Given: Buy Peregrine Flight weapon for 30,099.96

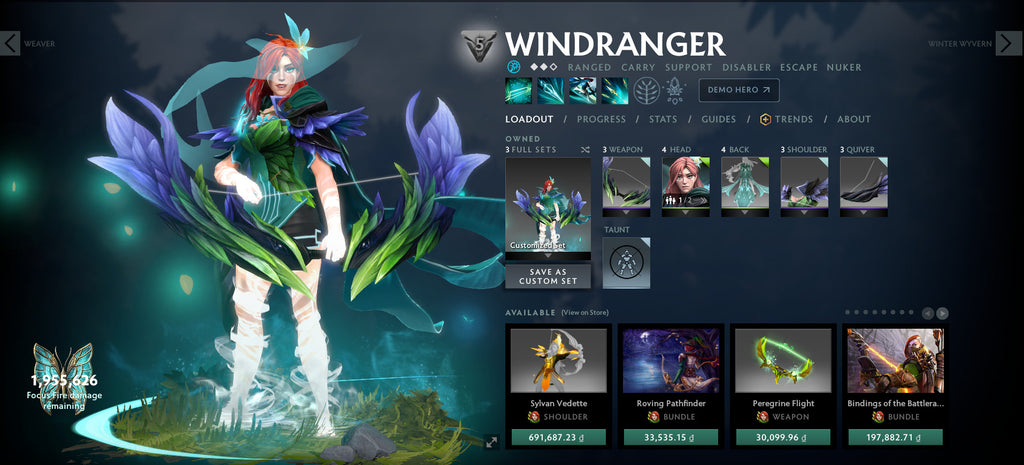Looking at the screenshot, I should click(x=783, y=437).
